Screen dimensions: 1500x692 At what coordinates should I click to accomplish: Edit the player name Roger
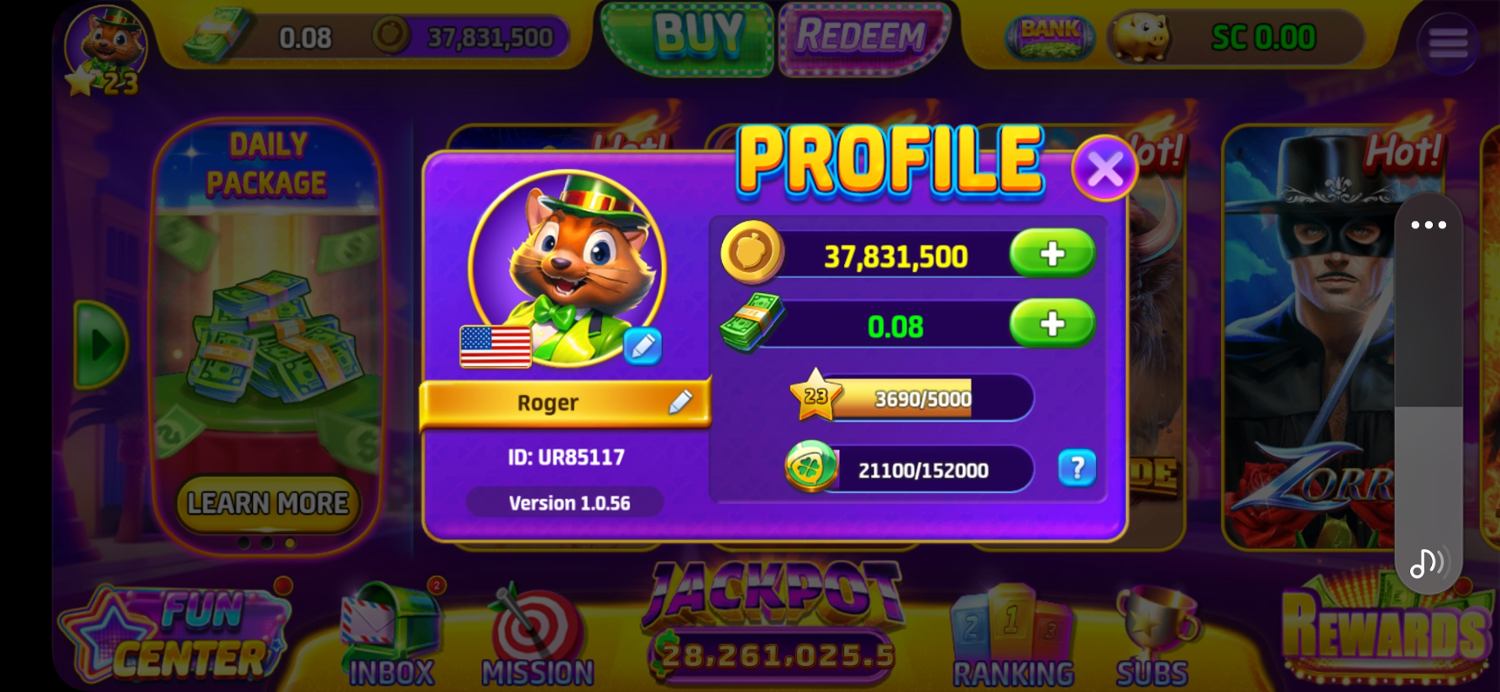pos(680,402)
